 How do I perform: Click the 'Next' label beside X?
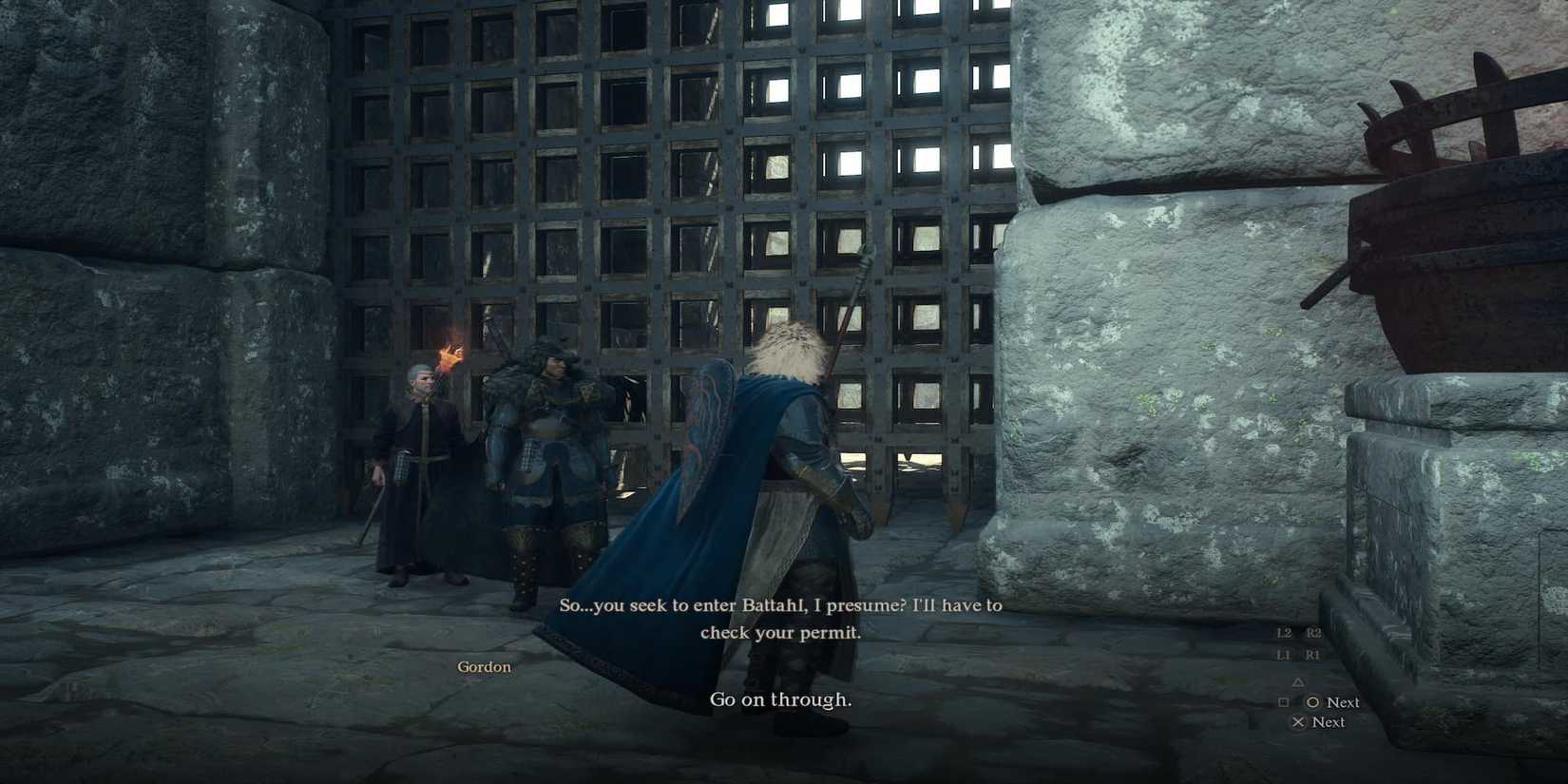pyautogui.click(x=1329, y=721)
